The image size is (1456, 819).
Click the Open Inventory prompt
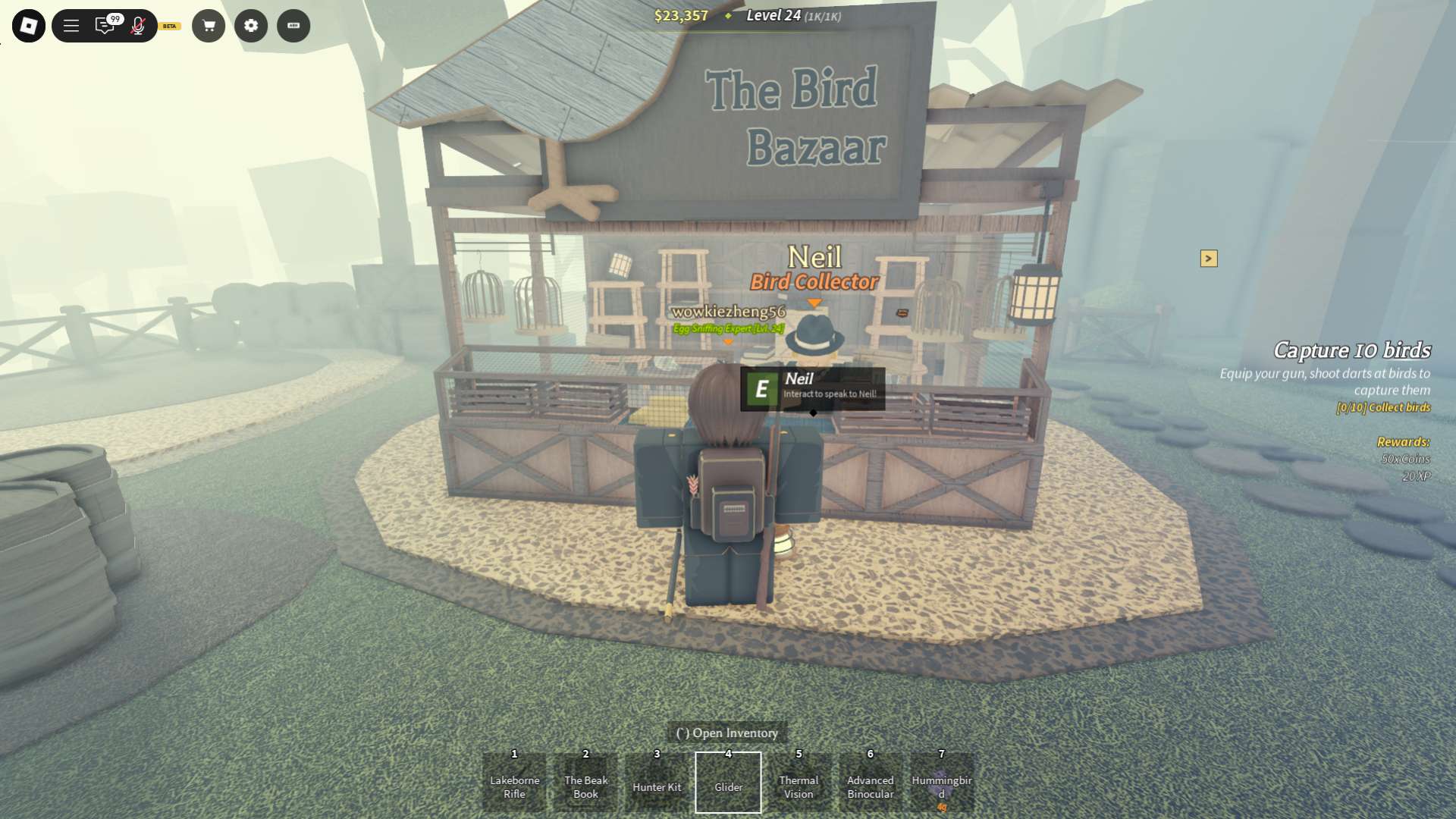[x=728, y=733]
